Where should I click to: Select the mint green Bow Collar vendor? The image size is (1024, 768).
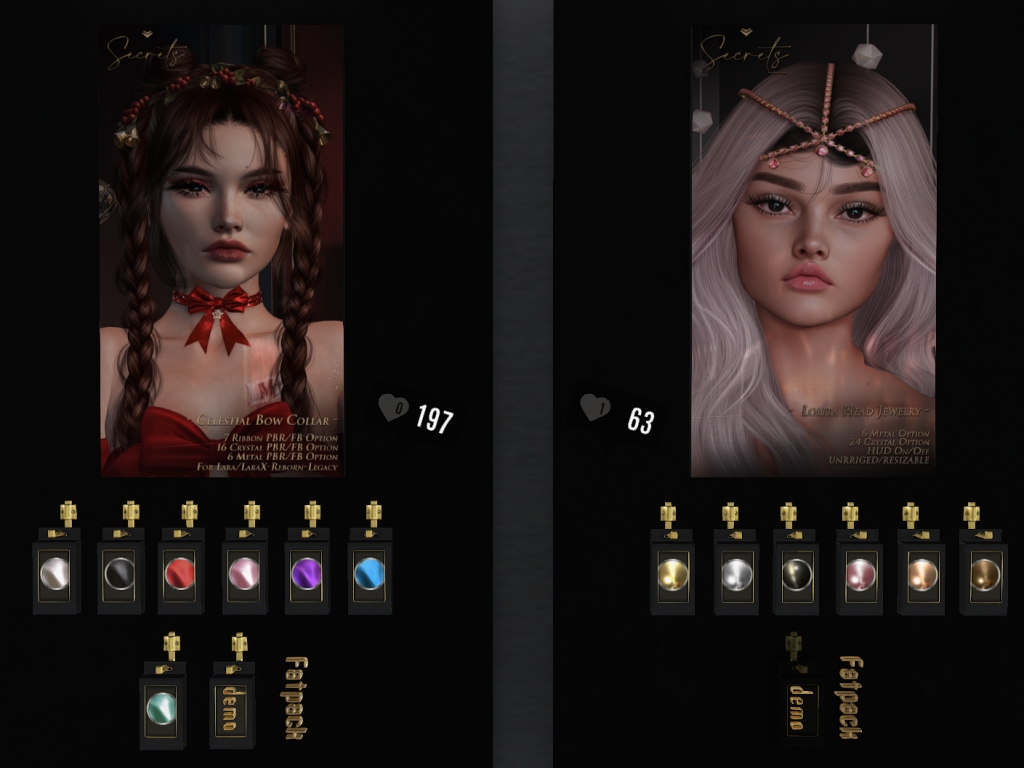click(163, 707)
